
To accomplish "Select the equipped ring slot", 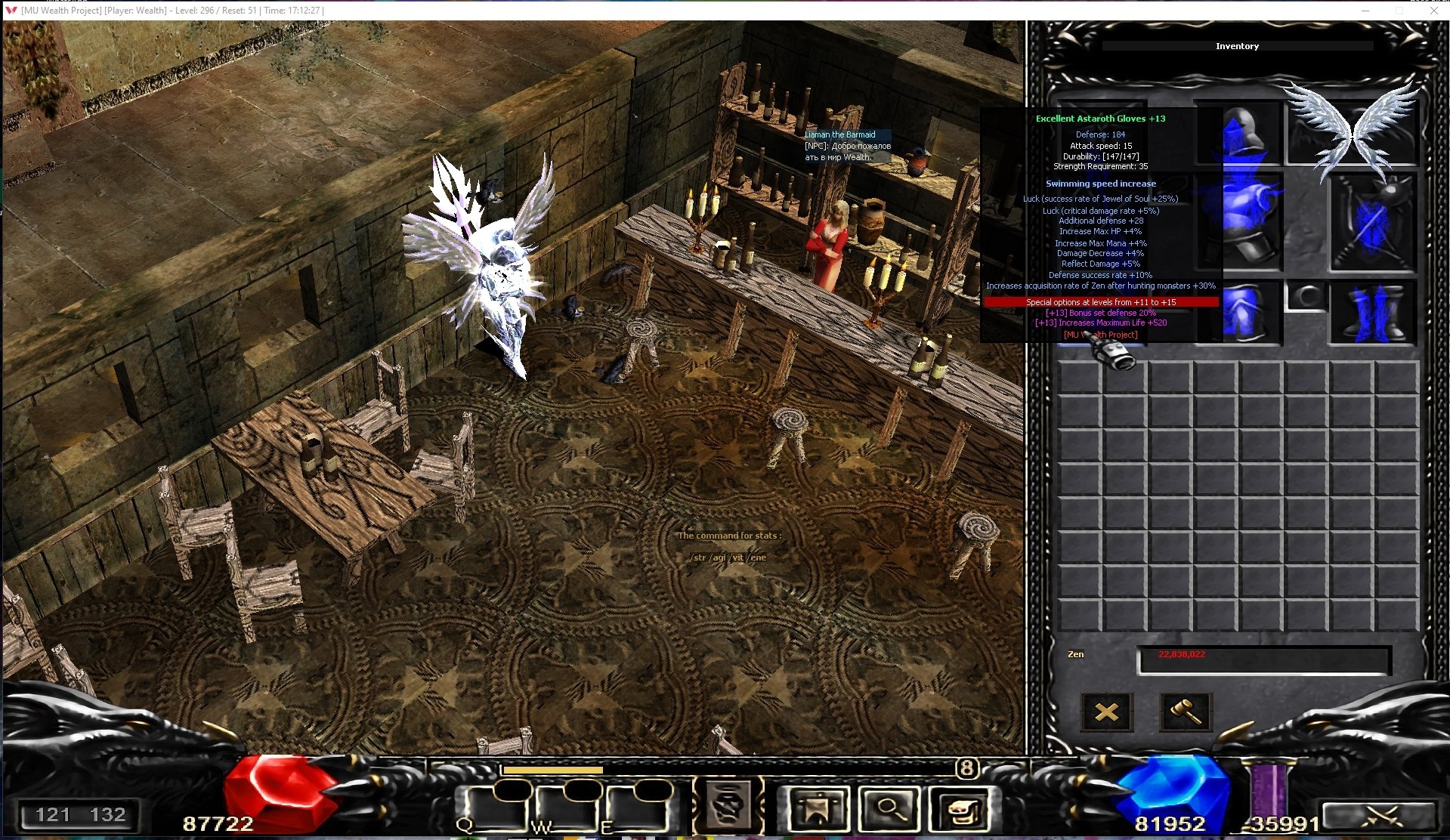I will [x=1306, y=295].
